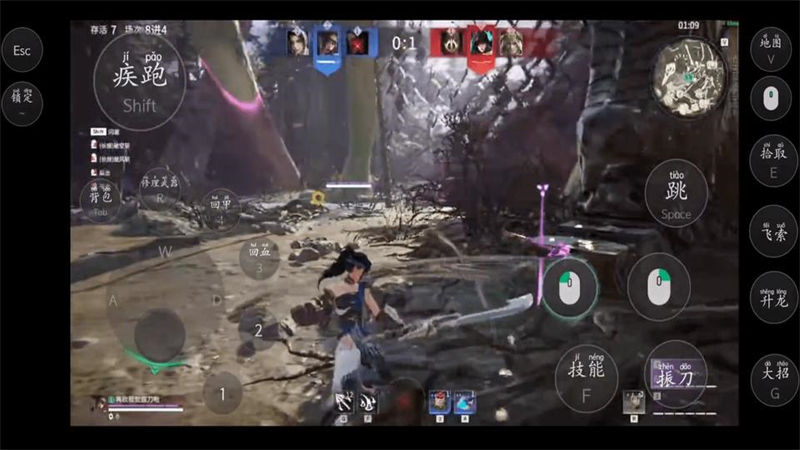Select weapon slot 1
Viewport: 800px width, 450px height.
[223, 392]
